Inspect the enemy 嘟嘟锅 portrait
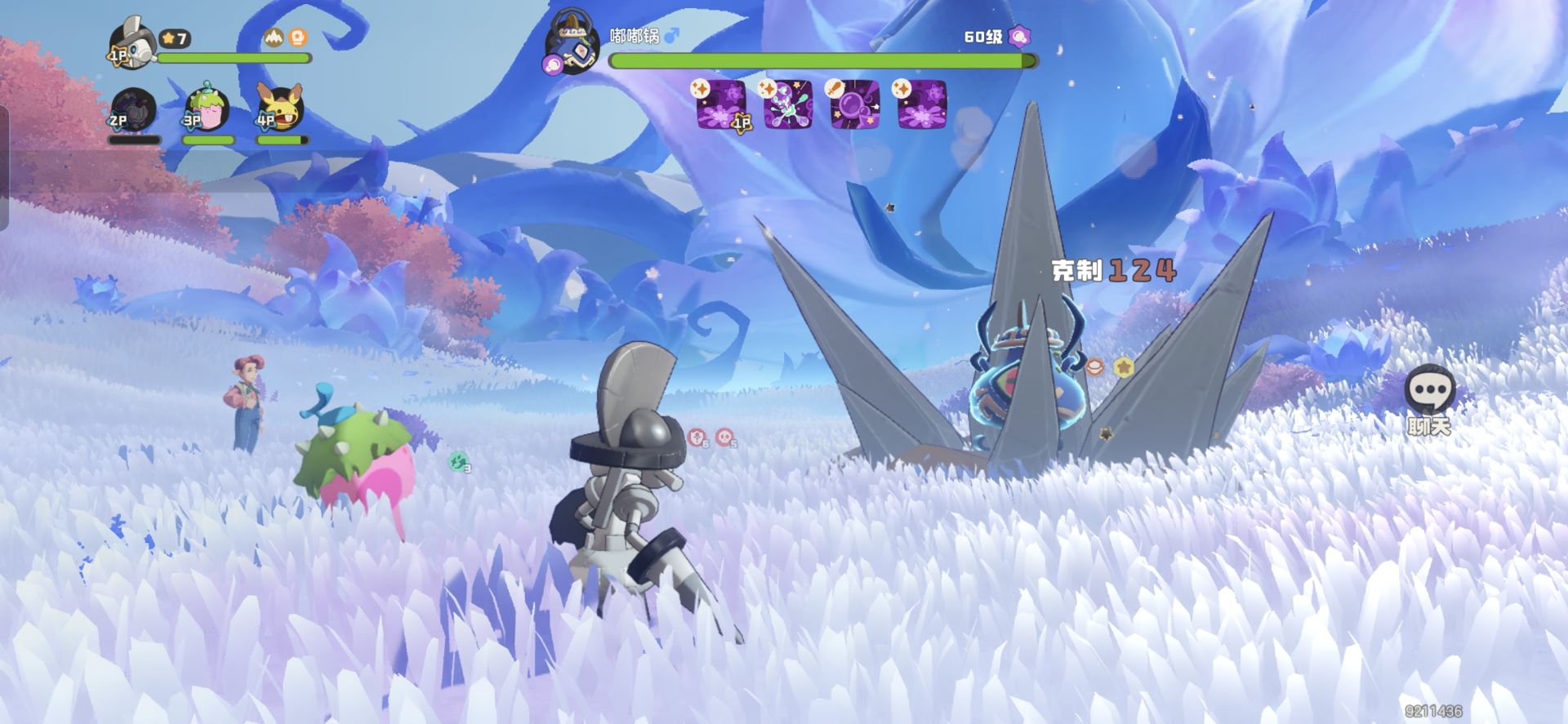1568x724 pixels. click(x=572, y=44)
